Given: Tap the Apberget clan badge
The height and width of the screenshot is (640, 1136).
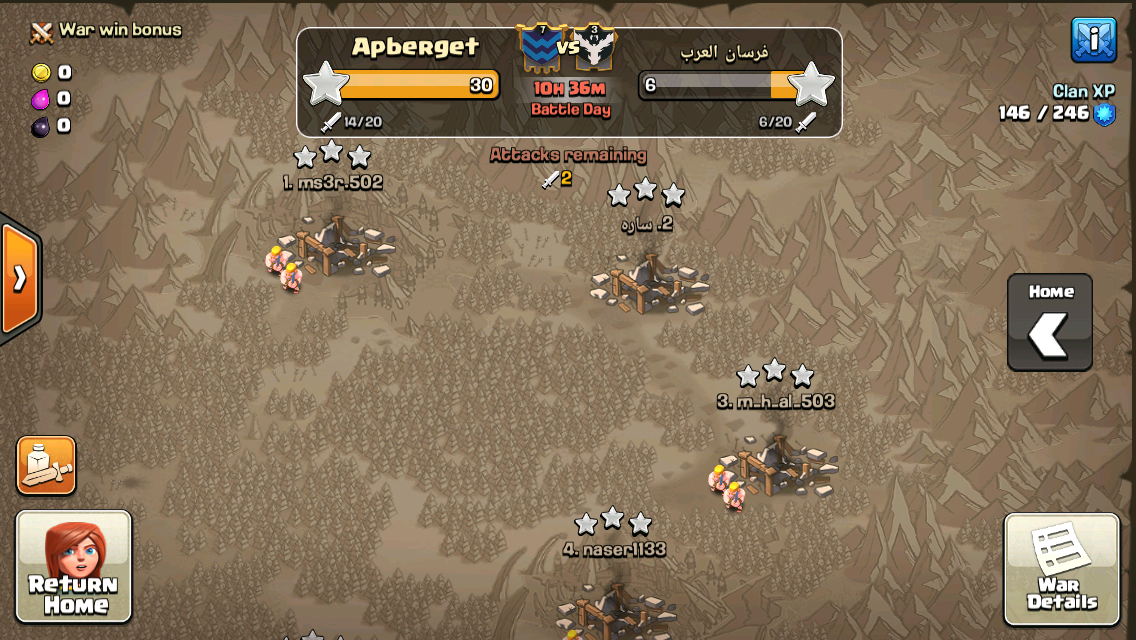Looking at the screenshot, I should point(541,47).
